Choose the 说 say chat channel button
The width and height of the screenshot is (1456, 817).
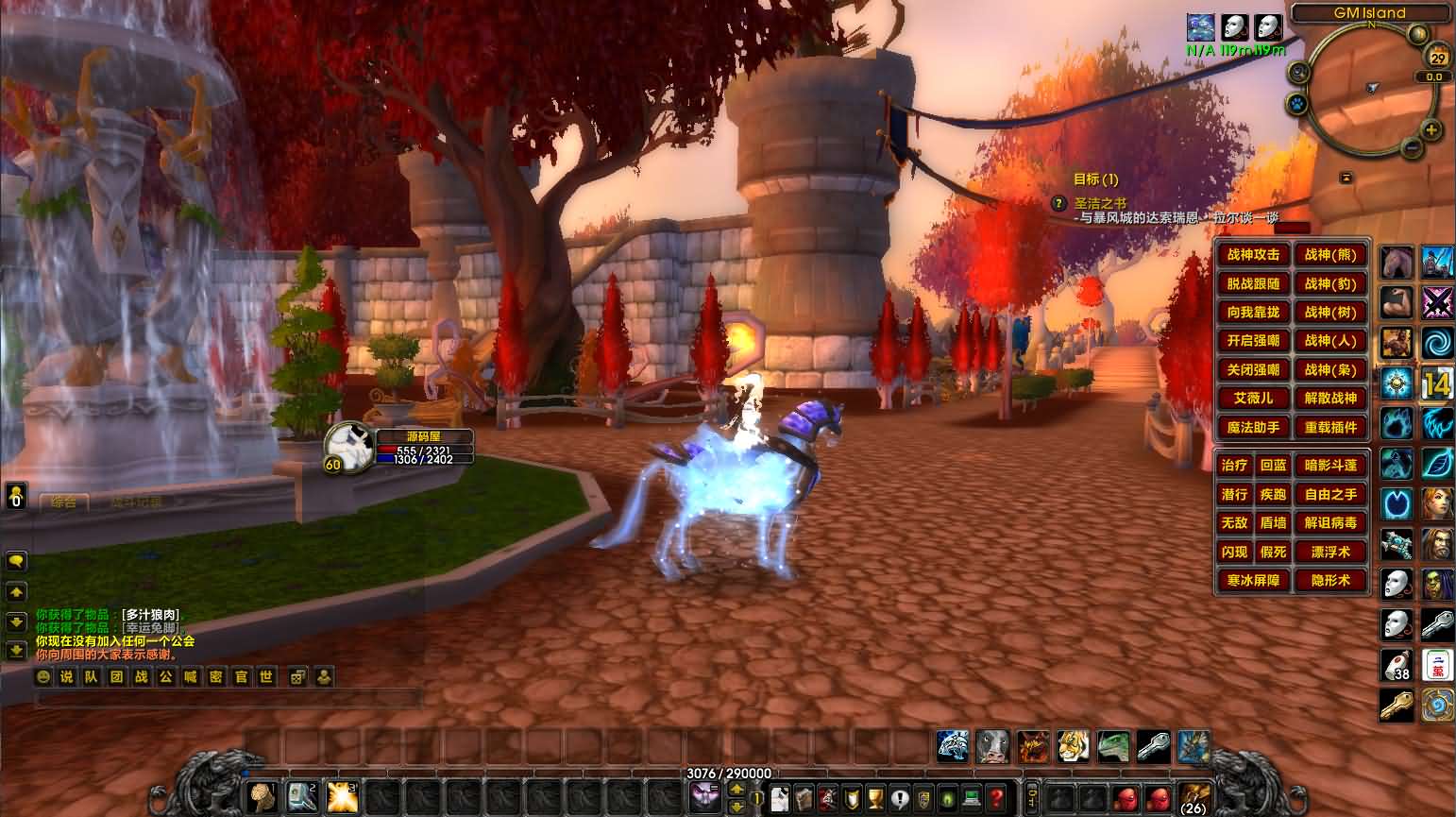click(66, 676)
